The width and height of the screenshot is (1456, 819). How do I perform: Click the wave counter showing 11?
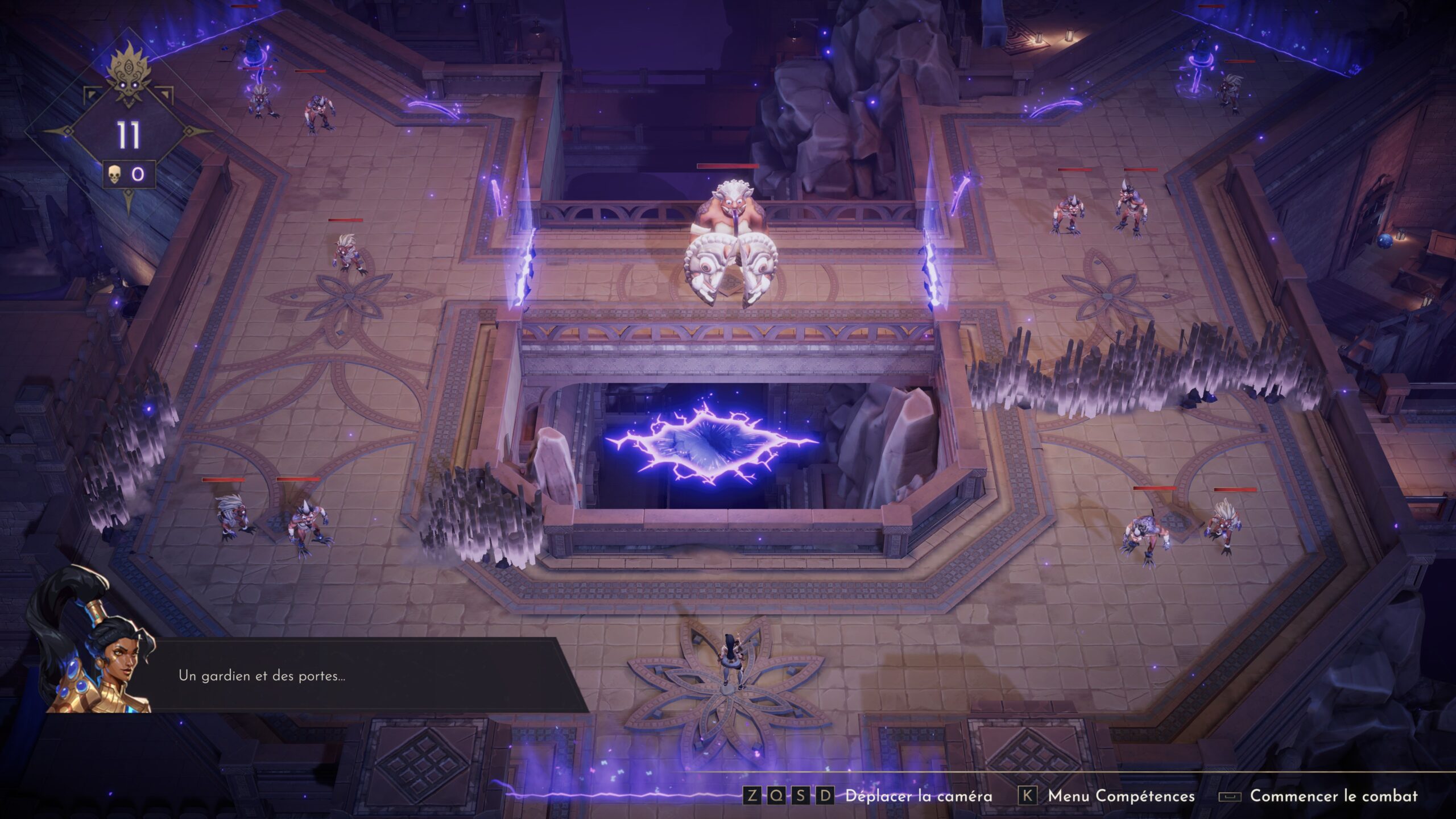pos(129,134)
